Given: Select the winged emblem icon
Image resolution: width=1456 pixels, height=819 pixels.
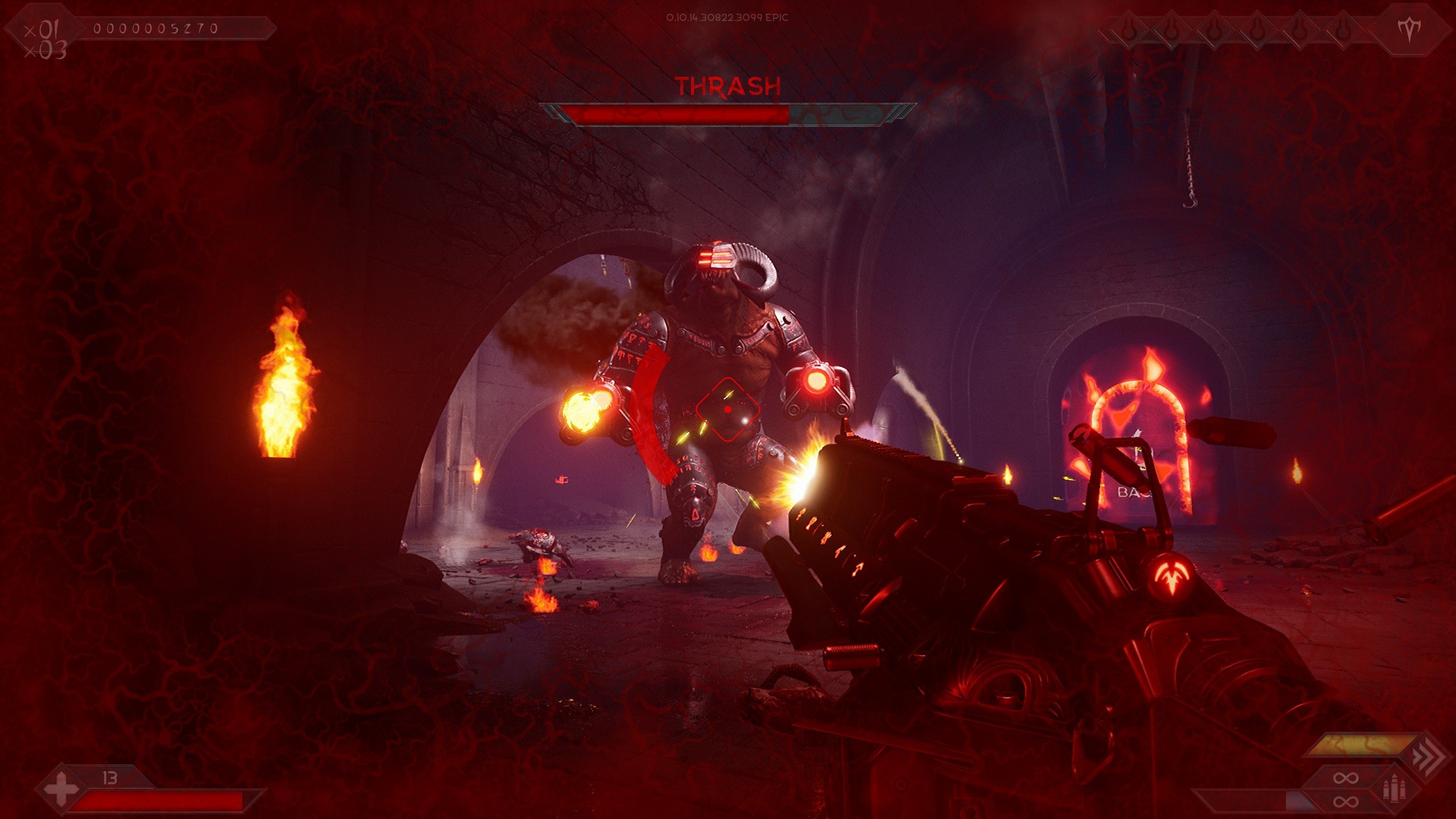Looking at the screenshot, I should (x=1410, y=30).
